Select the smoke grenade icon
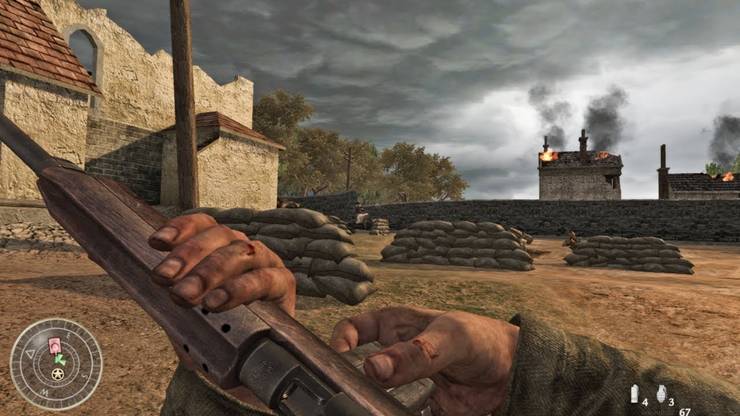Screen dimensions: 740x416 click(634, 394)
